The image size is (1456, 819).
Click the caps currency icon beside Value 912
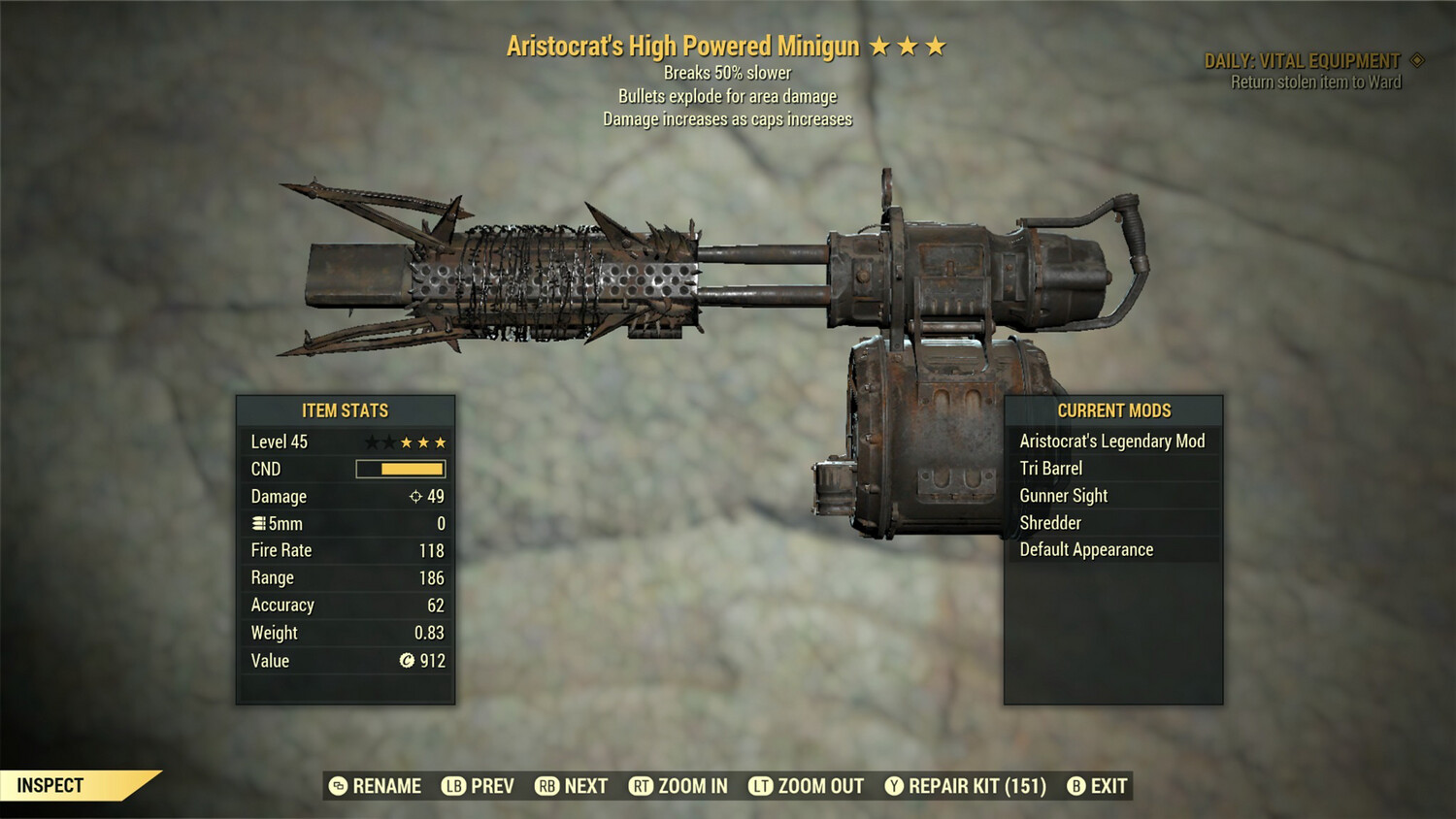tap(409, 661)
